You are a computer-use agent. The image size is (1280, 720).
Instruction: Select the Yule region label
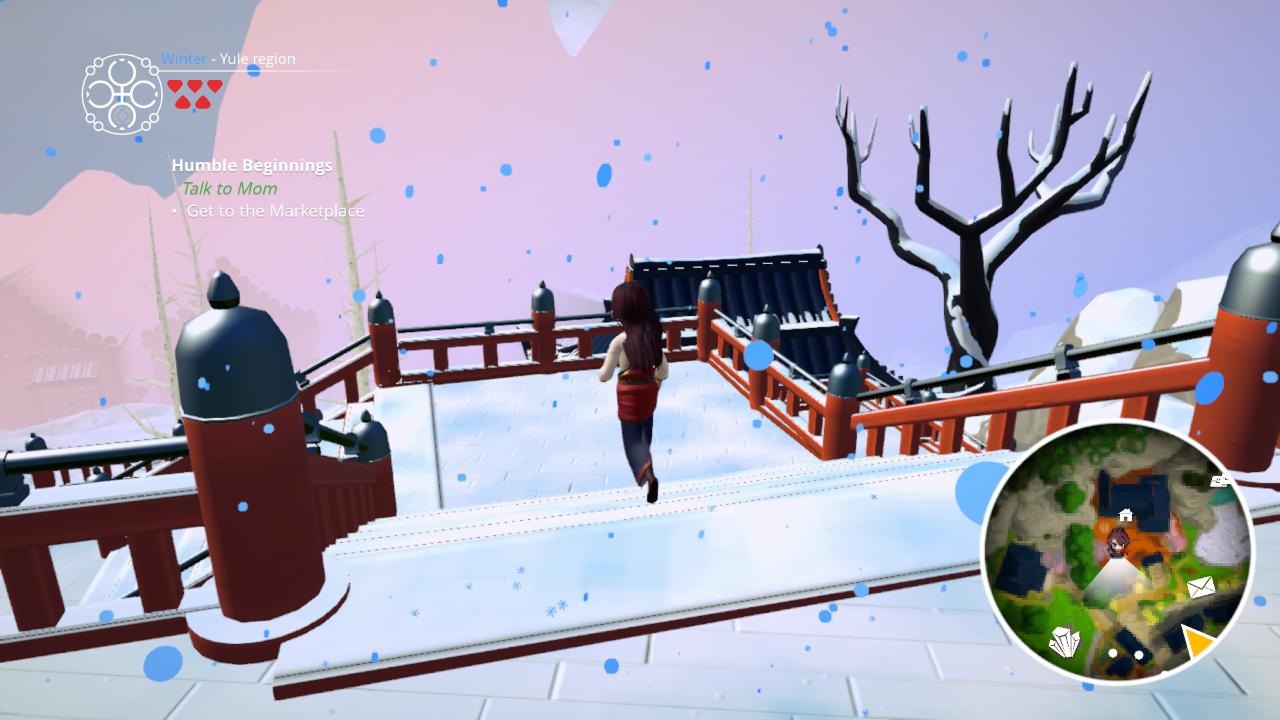pyautogui.click(x=257, y=59)
